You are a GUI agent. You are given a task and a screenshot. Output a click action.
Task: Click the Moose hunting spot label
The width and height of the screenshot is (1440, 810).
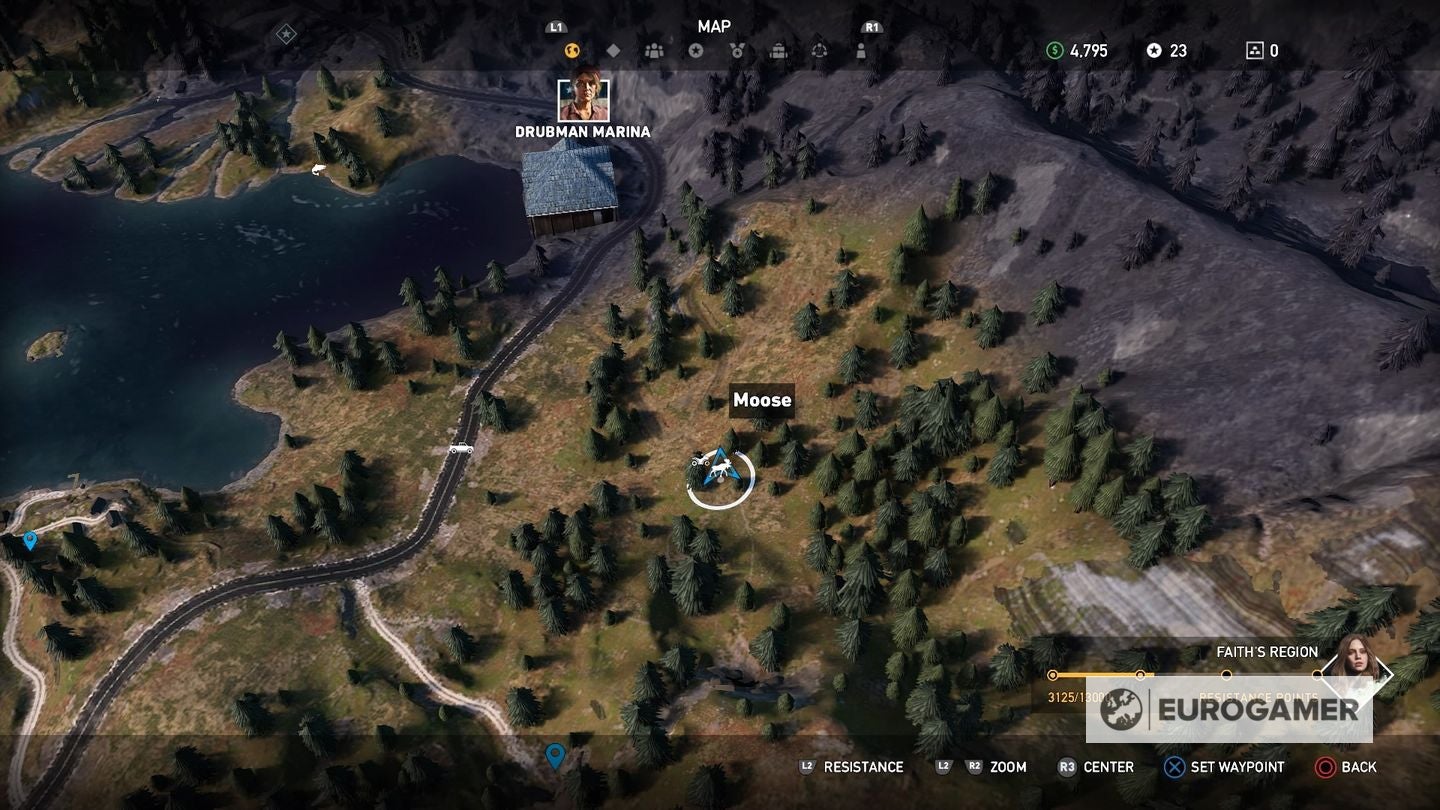762,400
